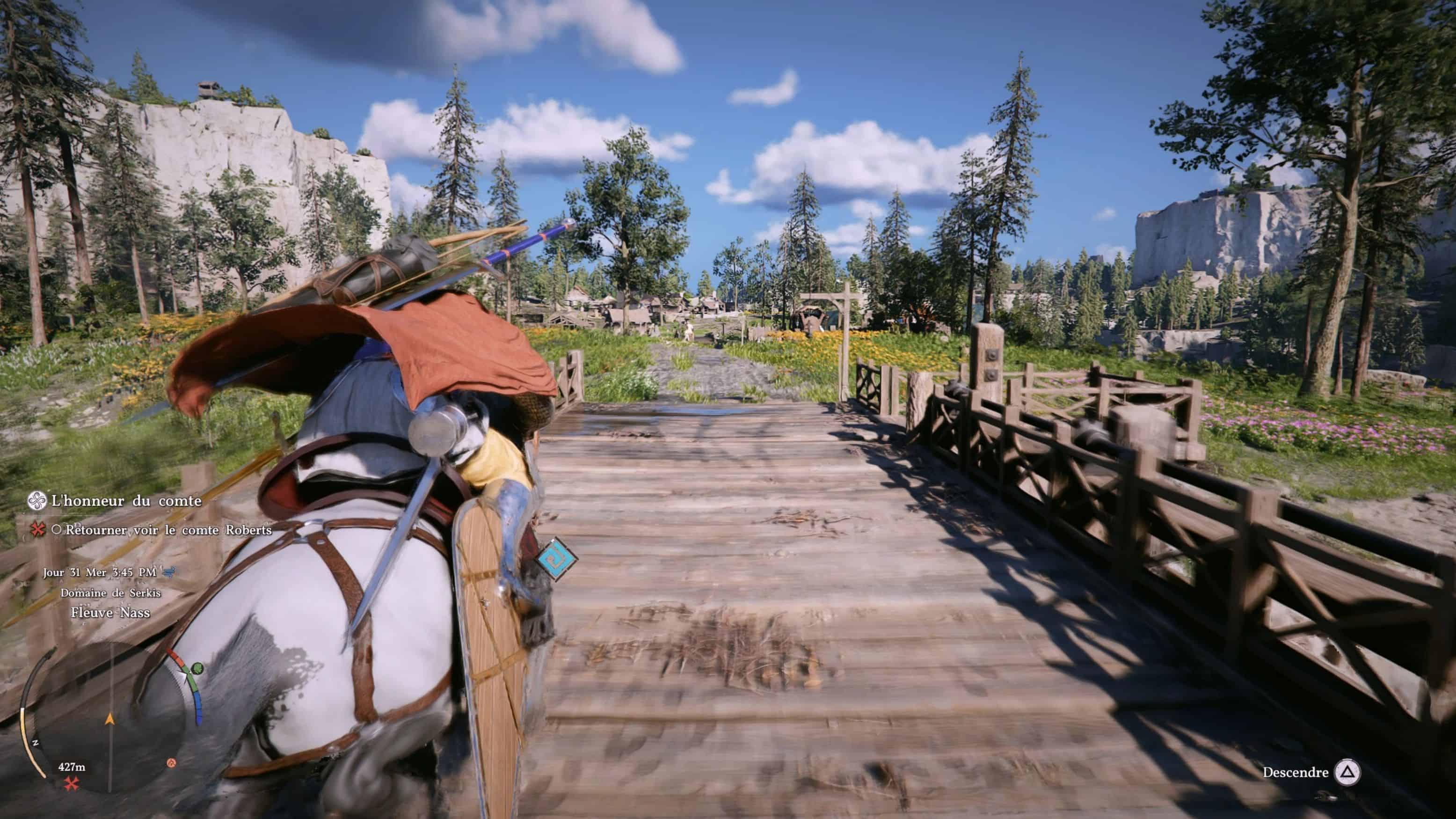Click the orange spiral marker on minimap
This screenshot has width=1456, height=819.
click(x=172, y=763)
